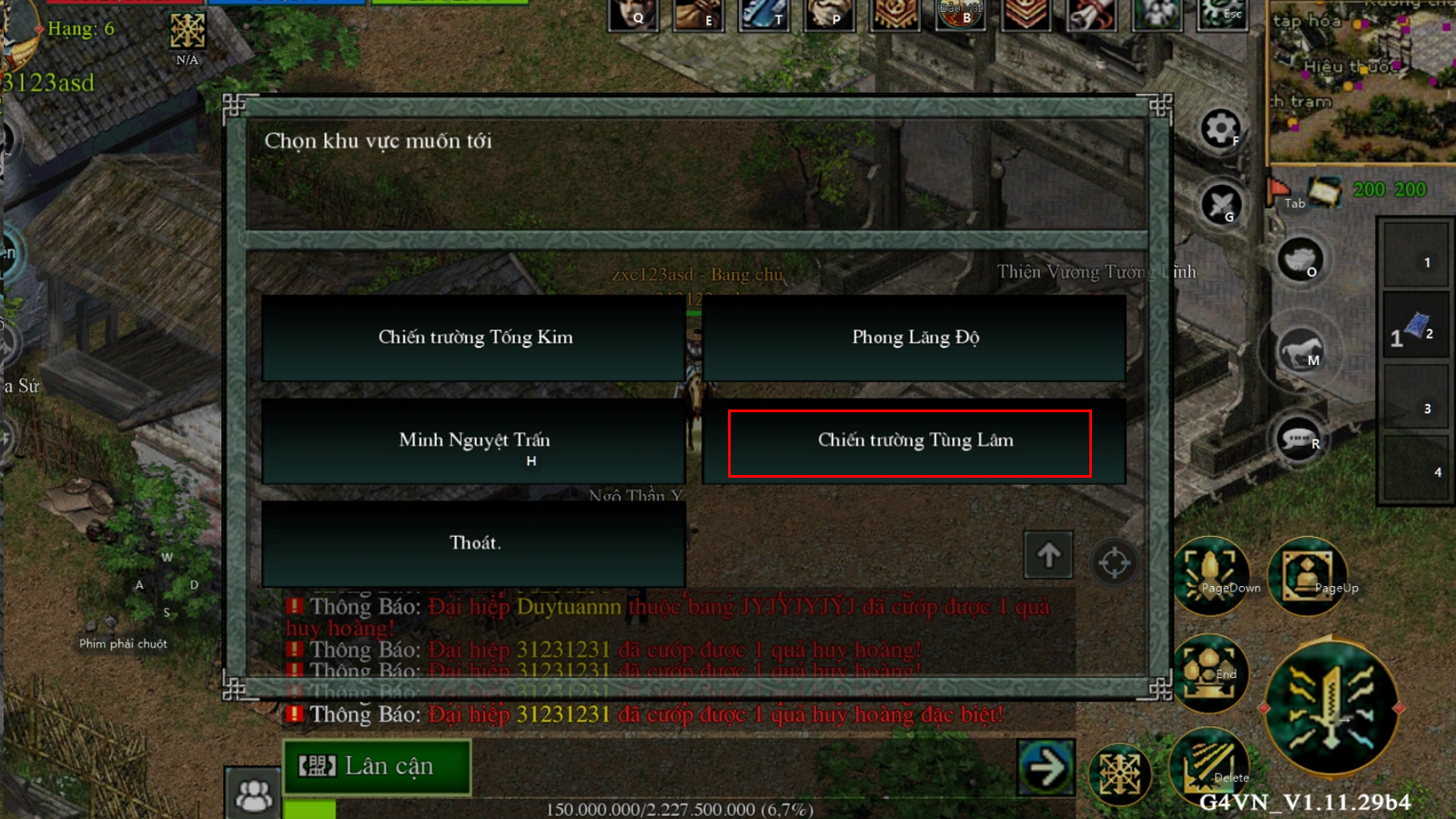This screenshot has width=1456, height=819.
Task: Toggle the mount horse icon
Action: (1300, 350)
